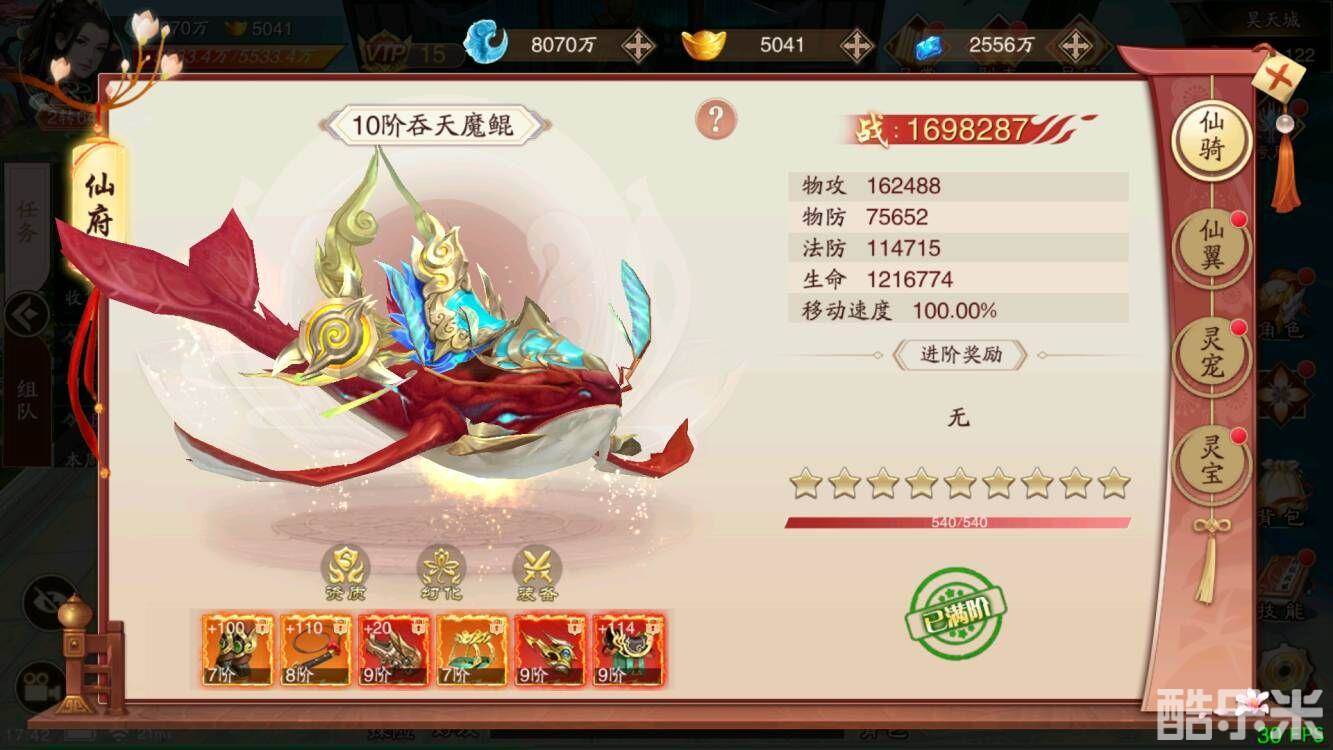Open the 幻化 transformation flower icon
Image resolution: width=1333 pixels, height=750 pixels.
tap(440, 570)
